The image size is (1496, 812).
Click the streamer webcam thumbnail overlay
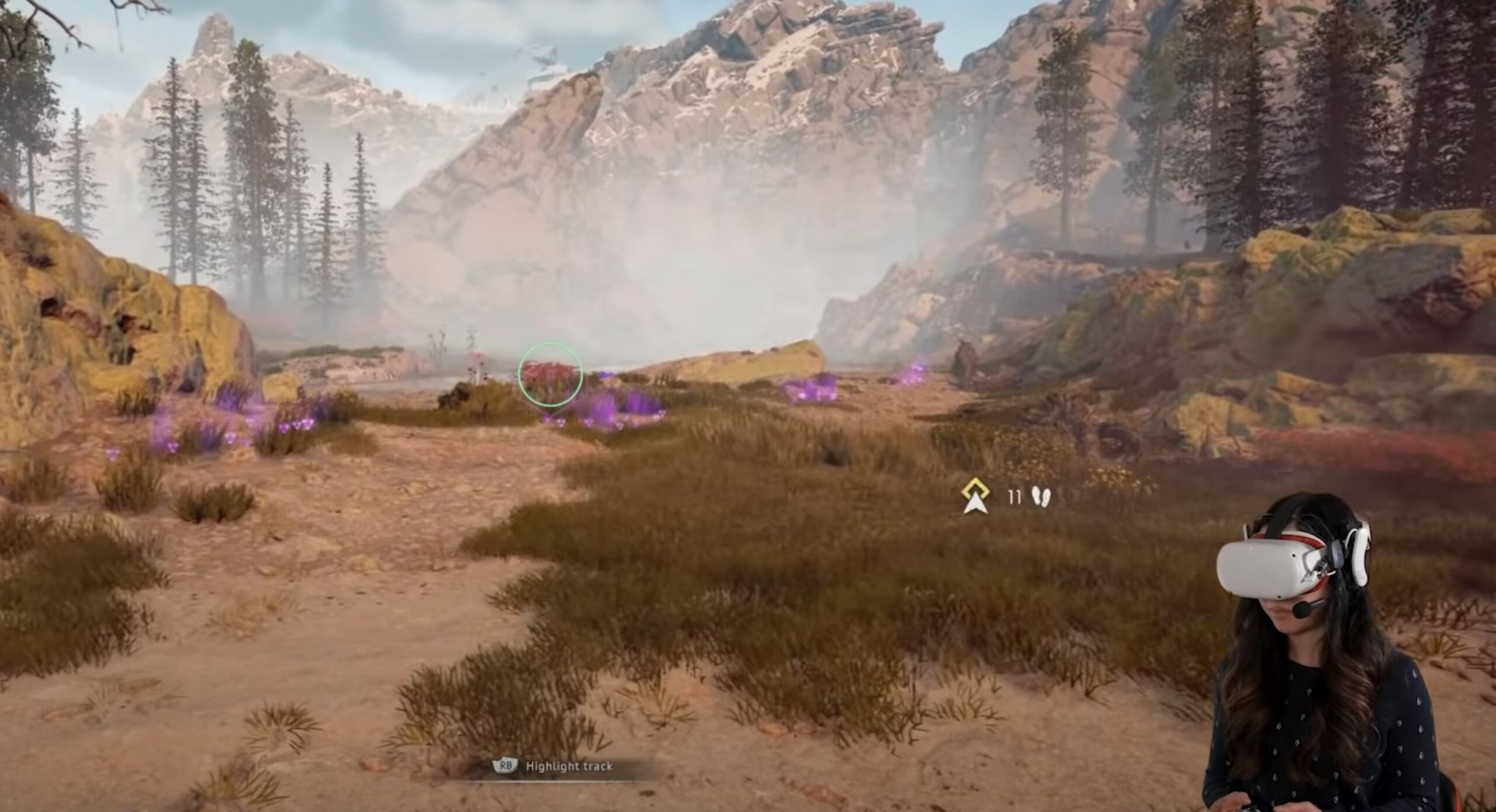click(x=1332, y=672)
